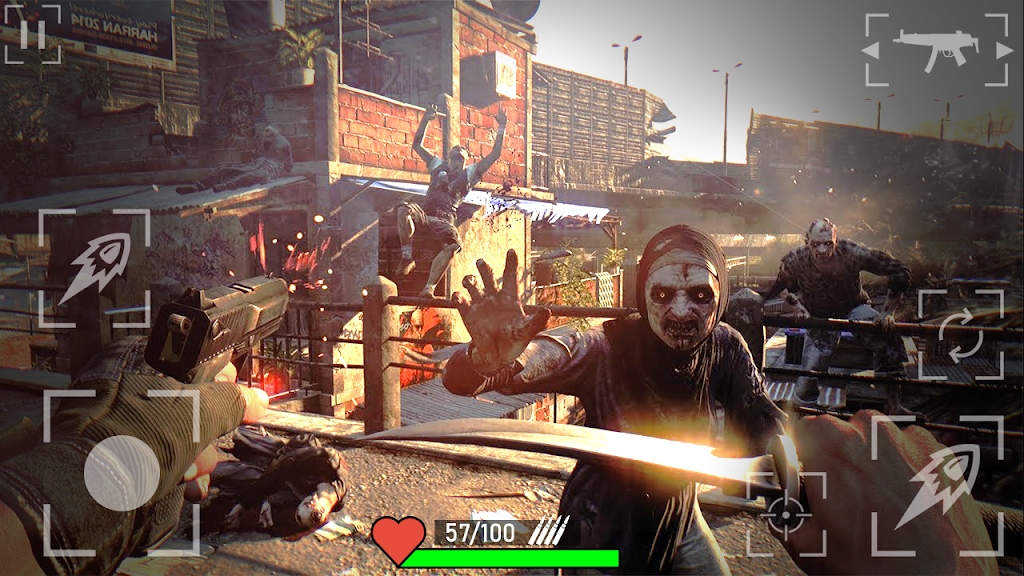This screenshot has height=576, width=1024.
Task: Click the virtual joystick thumb circle
Action: click(122, 473)
